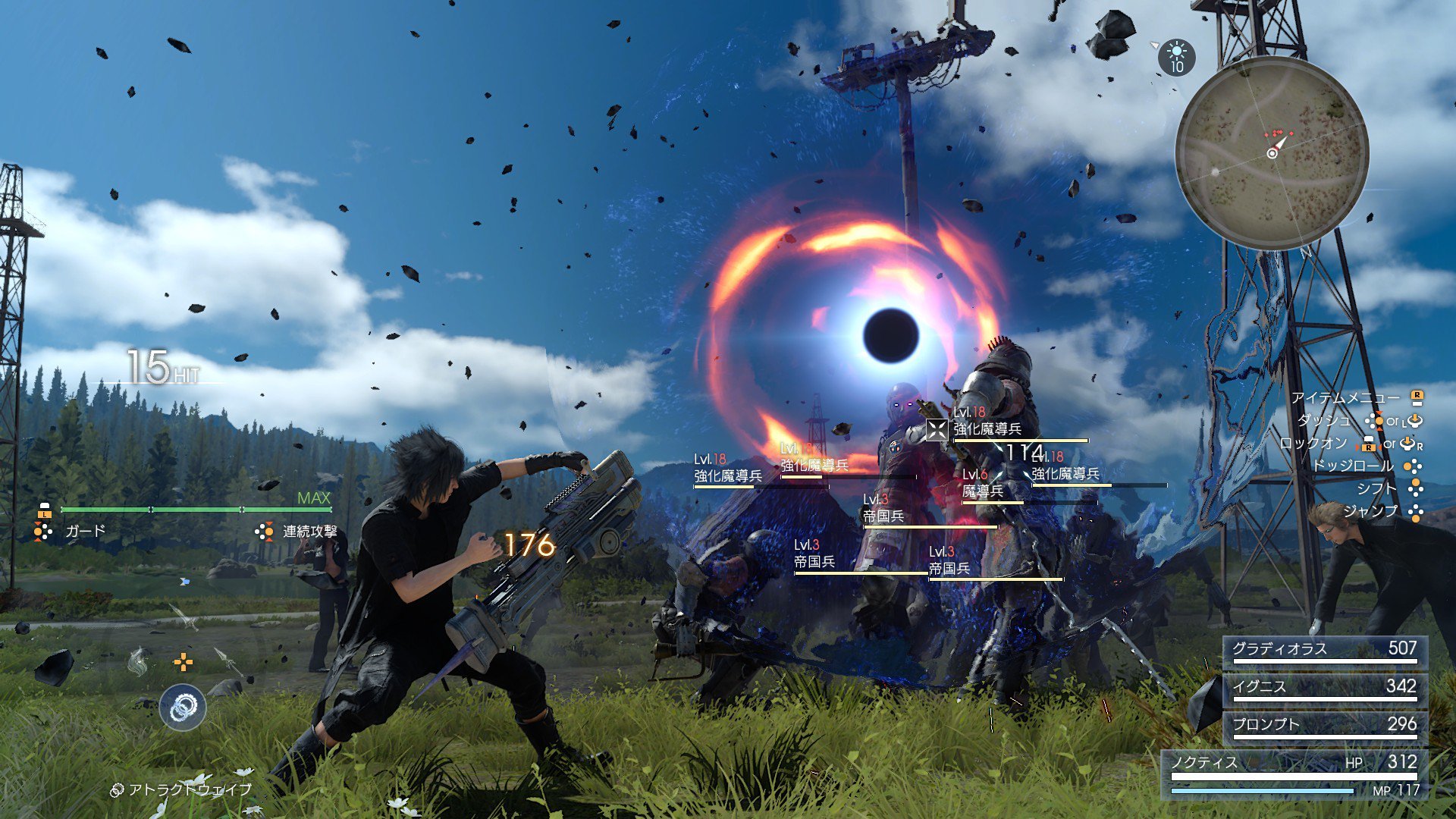The width and height of the screenshot is (1456, 819).
Task: Click the ノクティス status panel
Action: (1294, 773)
